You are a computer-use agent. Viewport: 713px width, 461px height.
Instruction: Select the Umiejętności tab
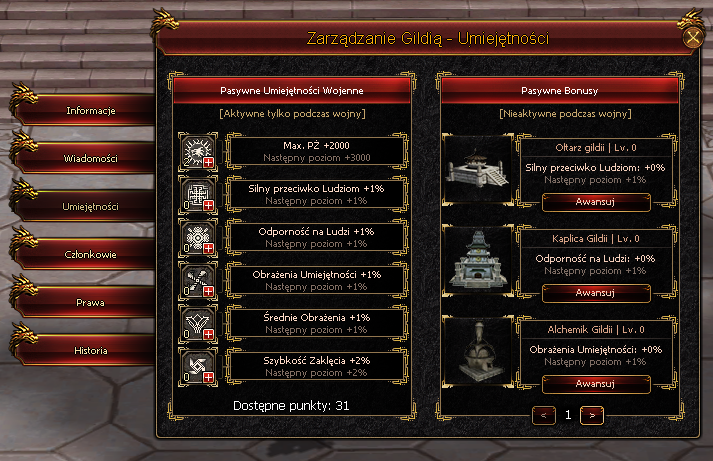tap(92, 206)
